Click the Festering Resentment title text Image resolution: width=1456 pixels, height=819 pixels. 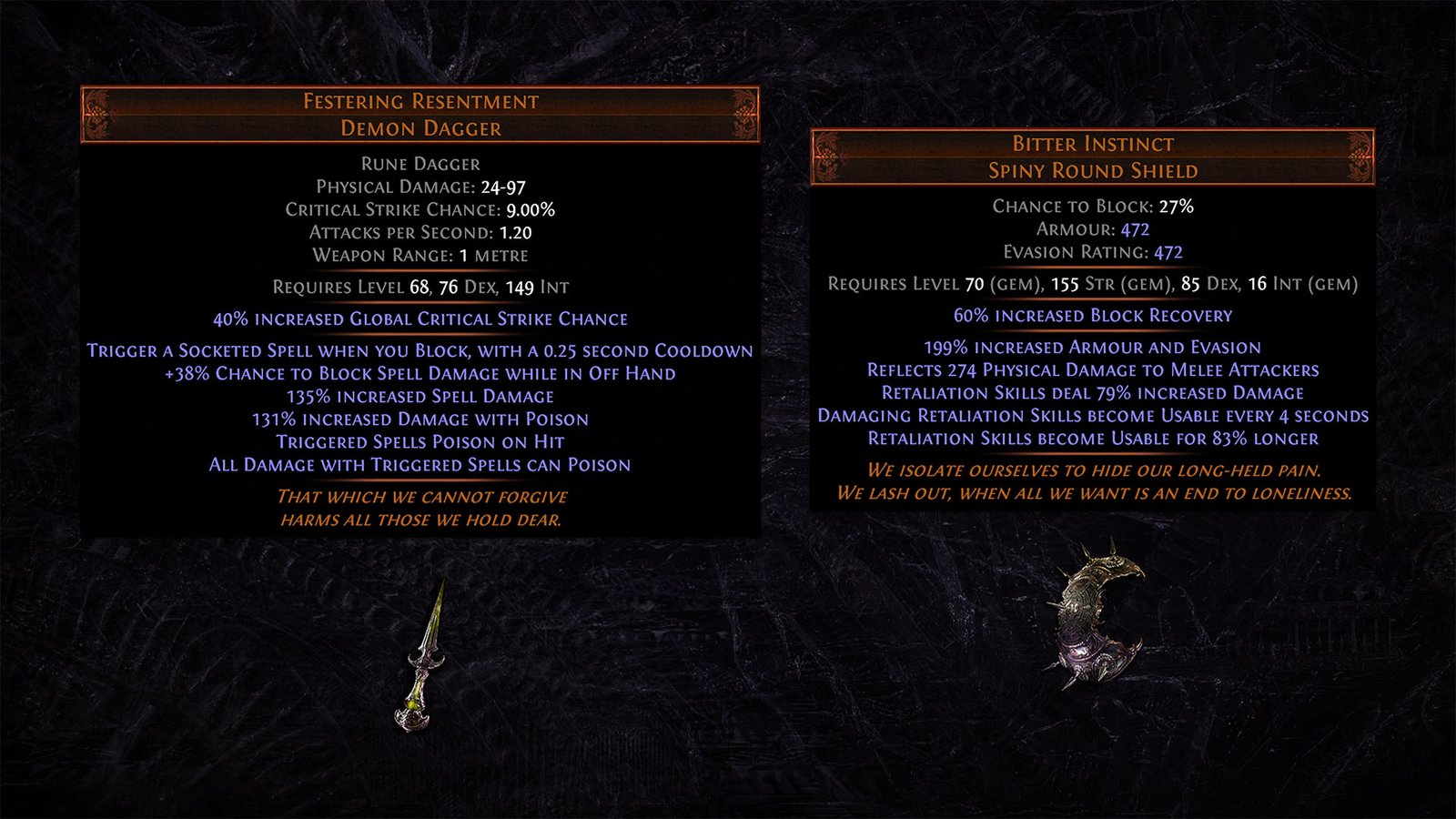tap(421, 101)
